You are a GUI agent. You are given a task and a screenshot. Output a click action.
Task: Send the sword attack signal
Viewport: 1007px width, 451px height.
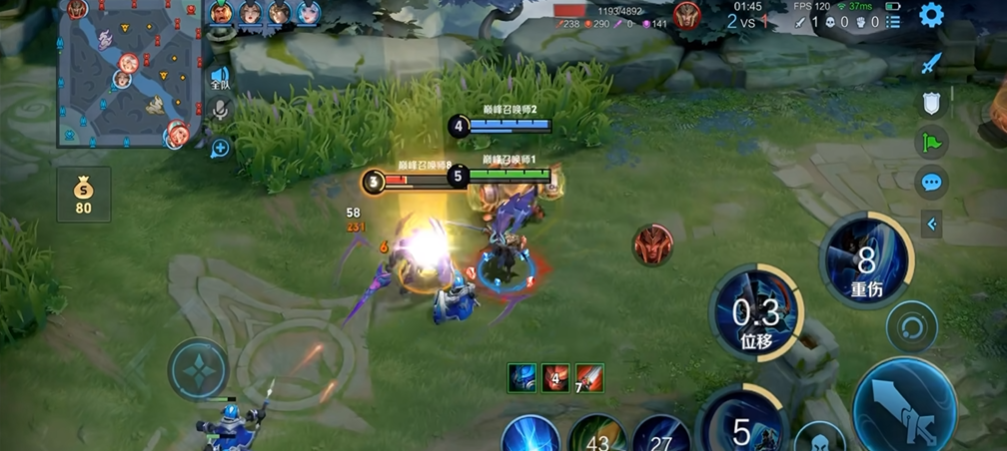point(931,64)
